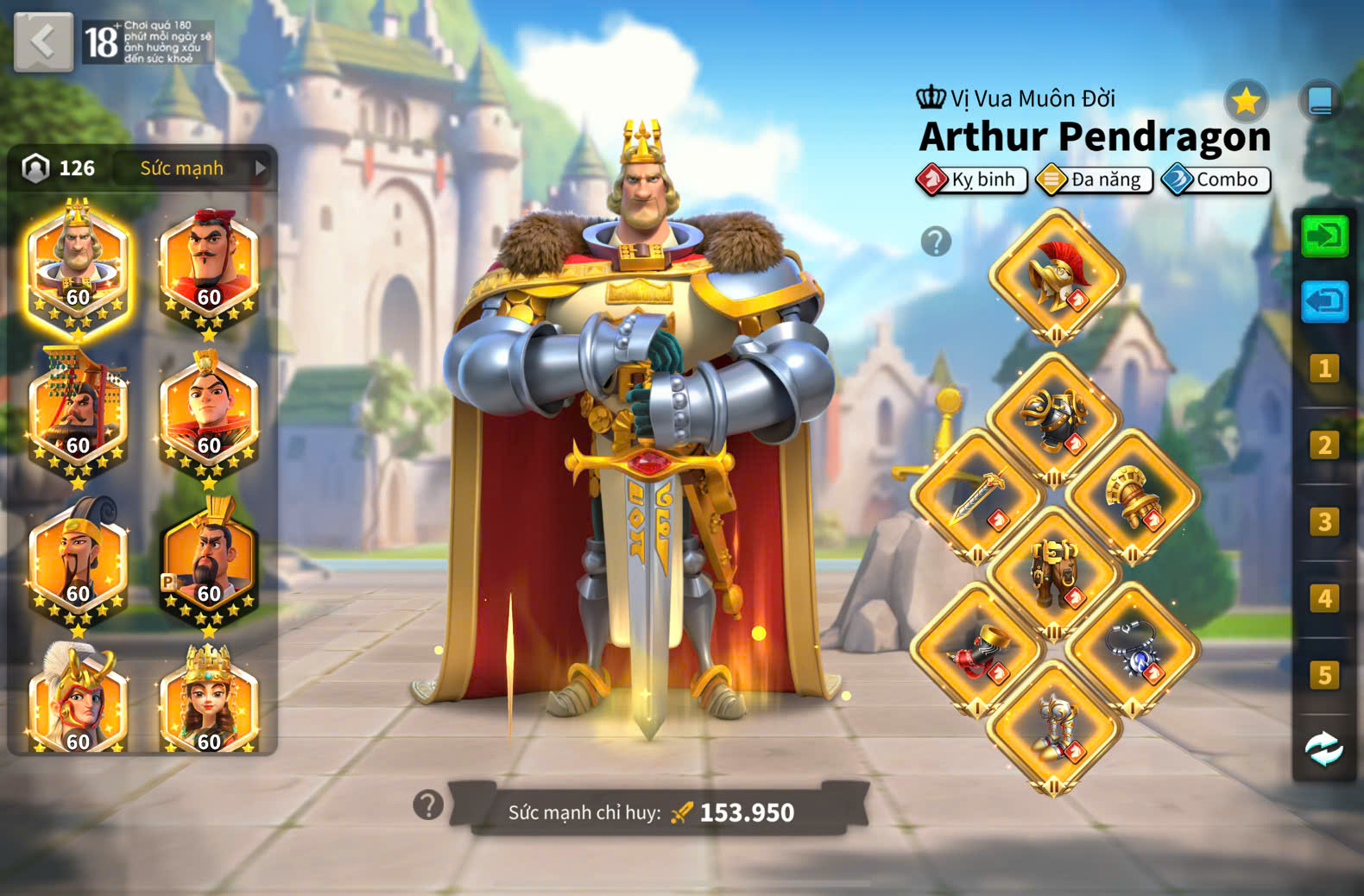1364x896 pixels.
Task: Pick the jeweled-crown queen commander portrait
Action: [x=209, y=701]
